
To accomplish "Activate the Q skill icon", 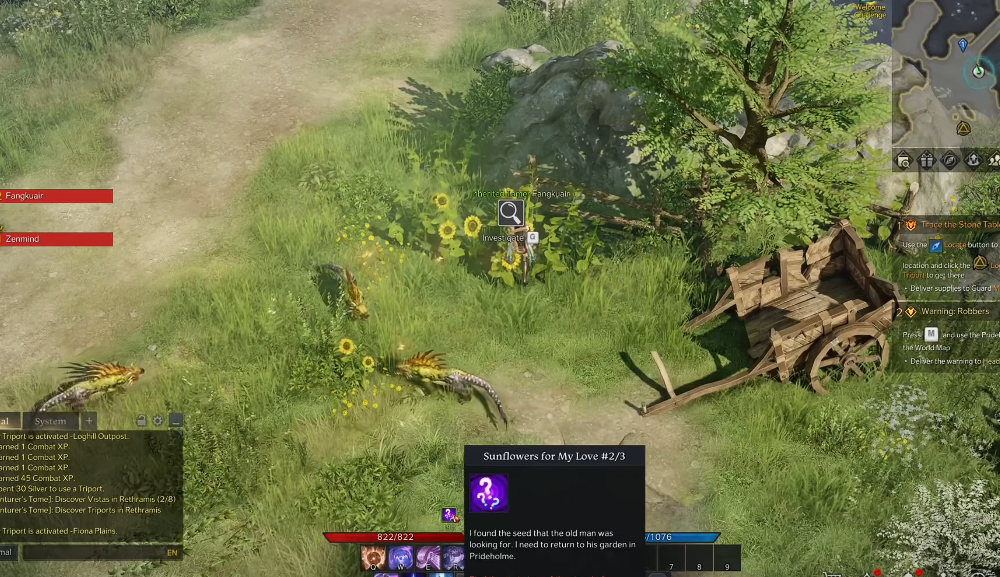I will tap(374, 558).
